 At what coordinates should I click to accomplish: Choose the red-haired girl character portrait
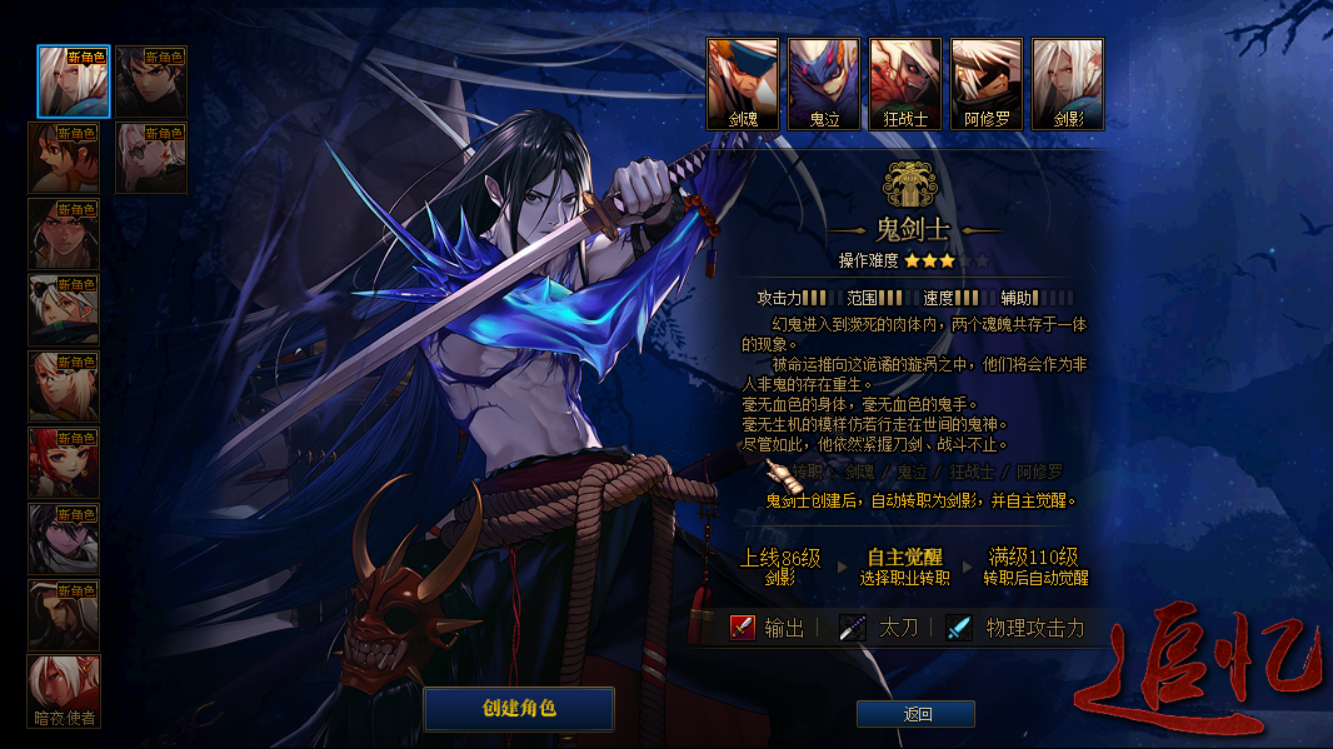(x=64, y=463)
